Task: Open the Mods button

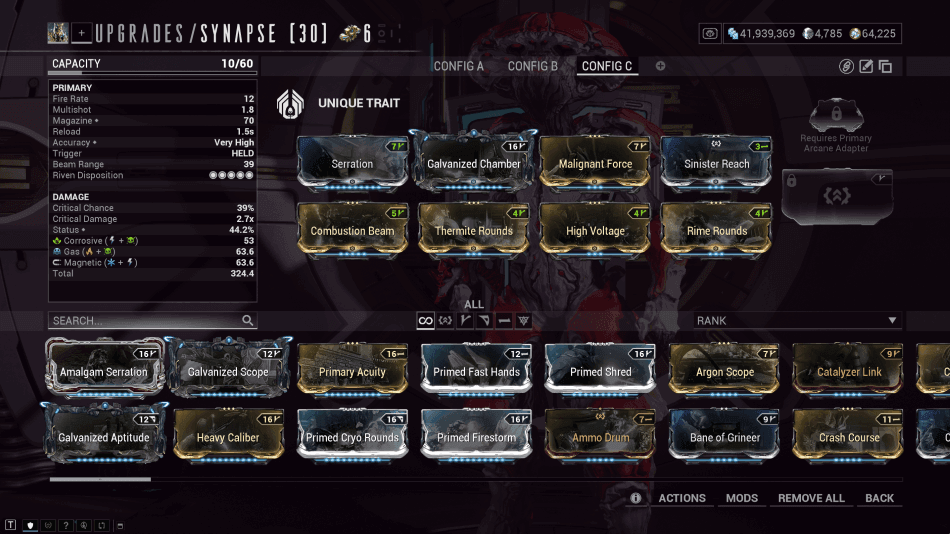Action: (x=742, y=498)
